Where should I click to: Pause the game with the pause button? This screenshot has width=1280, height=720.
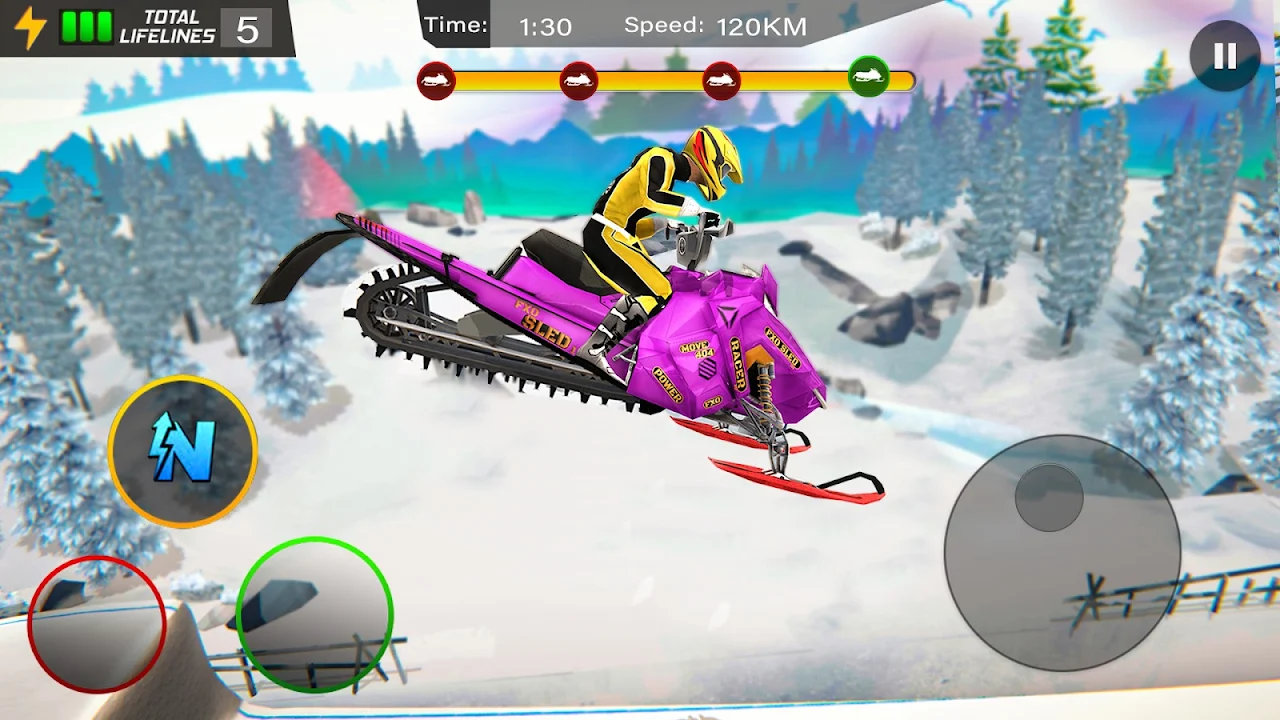(1225, 57)
